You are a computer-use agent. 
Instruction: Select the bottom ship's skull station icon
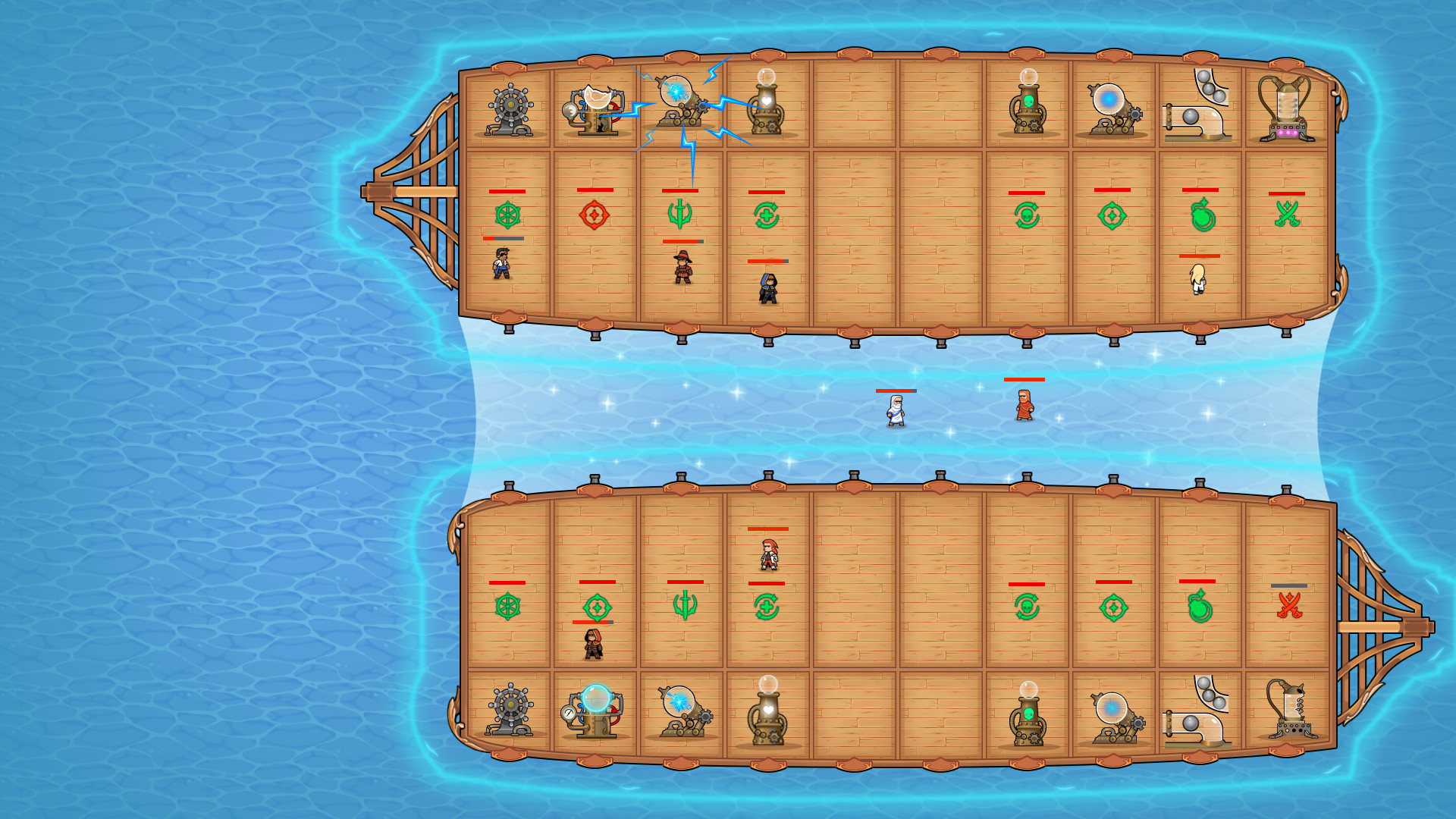(1027, 607)
